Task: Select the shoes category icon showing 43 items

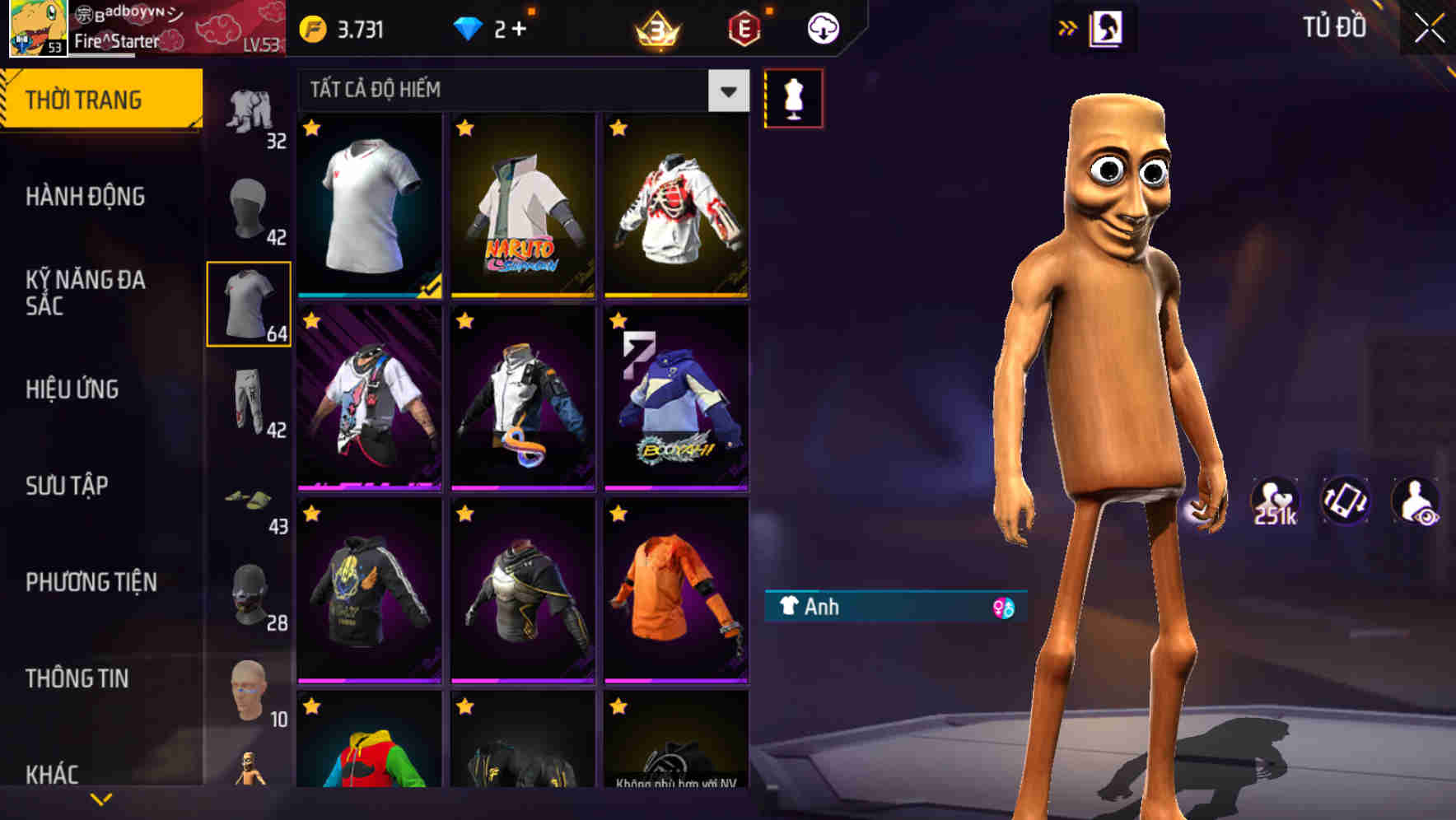Action: tap(250, 498)
